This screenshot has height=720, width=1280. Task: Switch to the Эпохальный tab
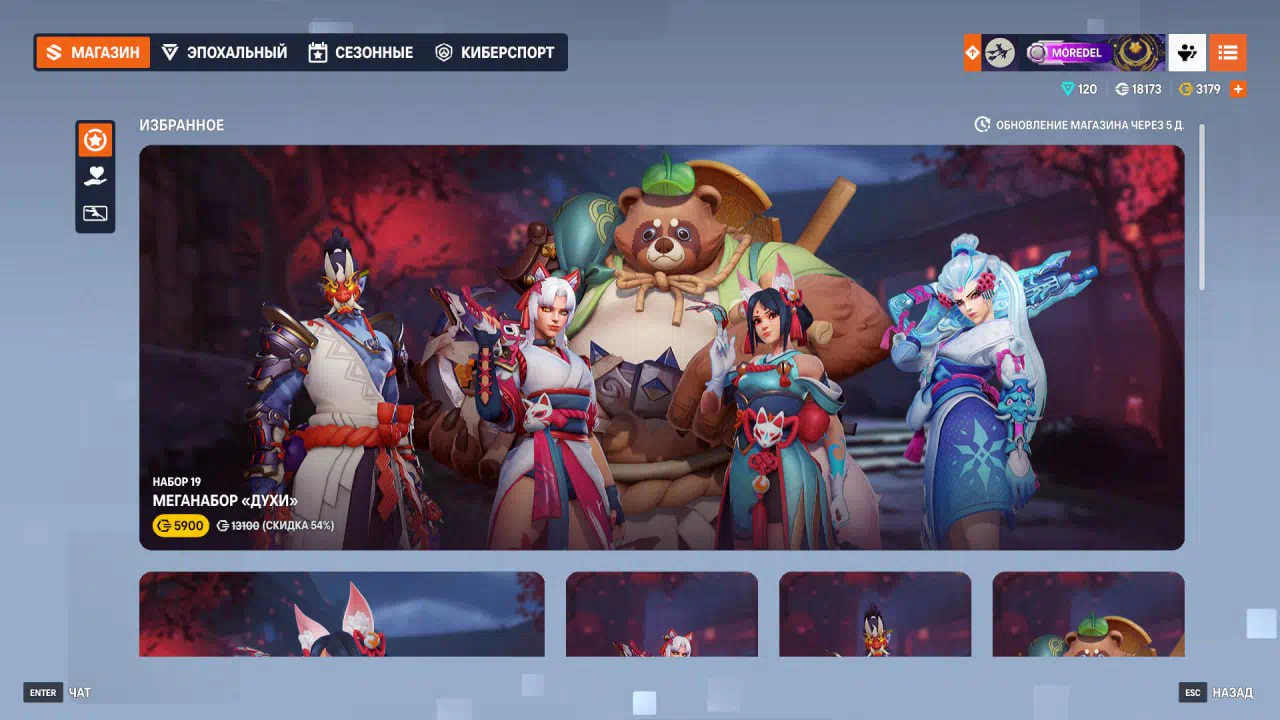225,52
